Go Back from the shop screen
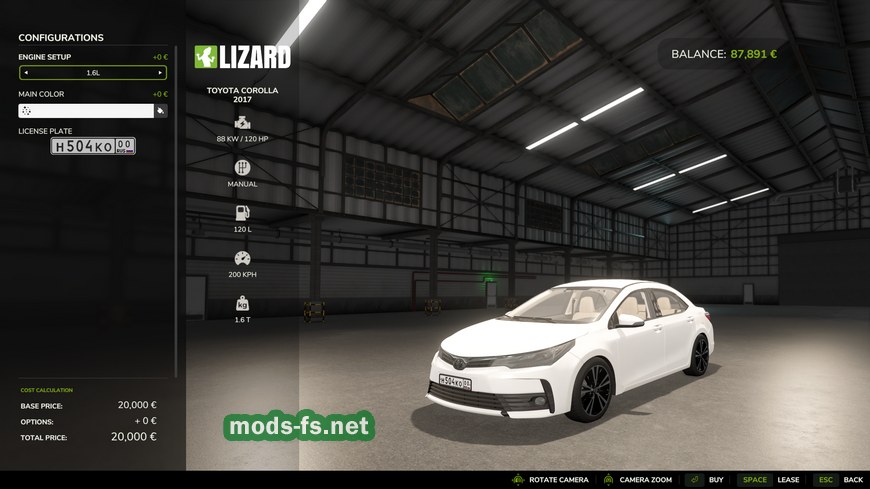Viewport: 870px width, 489px height. [838, 480]
